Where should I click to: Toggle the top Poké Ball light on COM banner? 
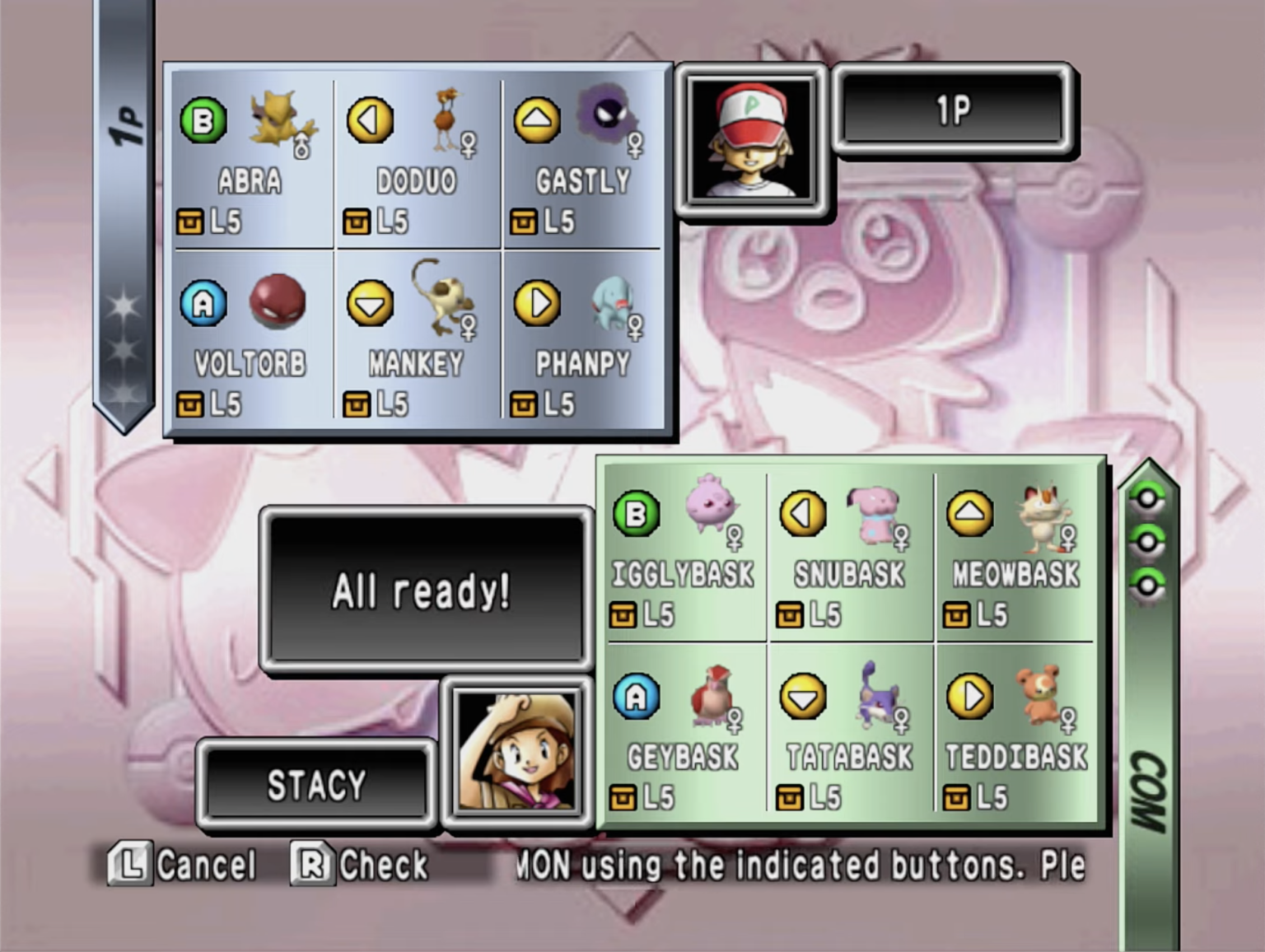(x=1148, y=498)
